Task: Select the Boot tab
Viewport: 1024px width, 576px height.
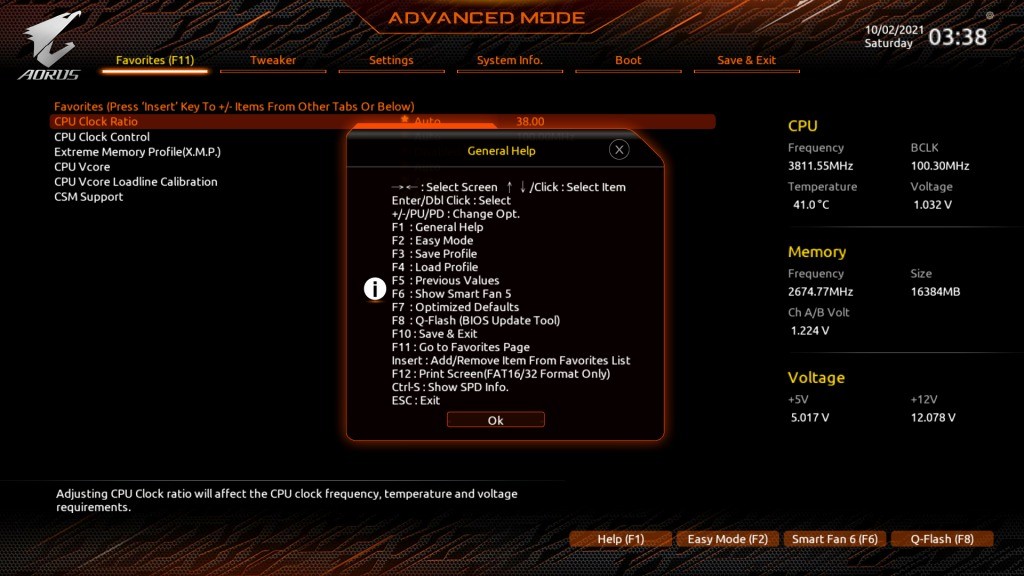Action: pyautogui.click(x=628, y=61)
